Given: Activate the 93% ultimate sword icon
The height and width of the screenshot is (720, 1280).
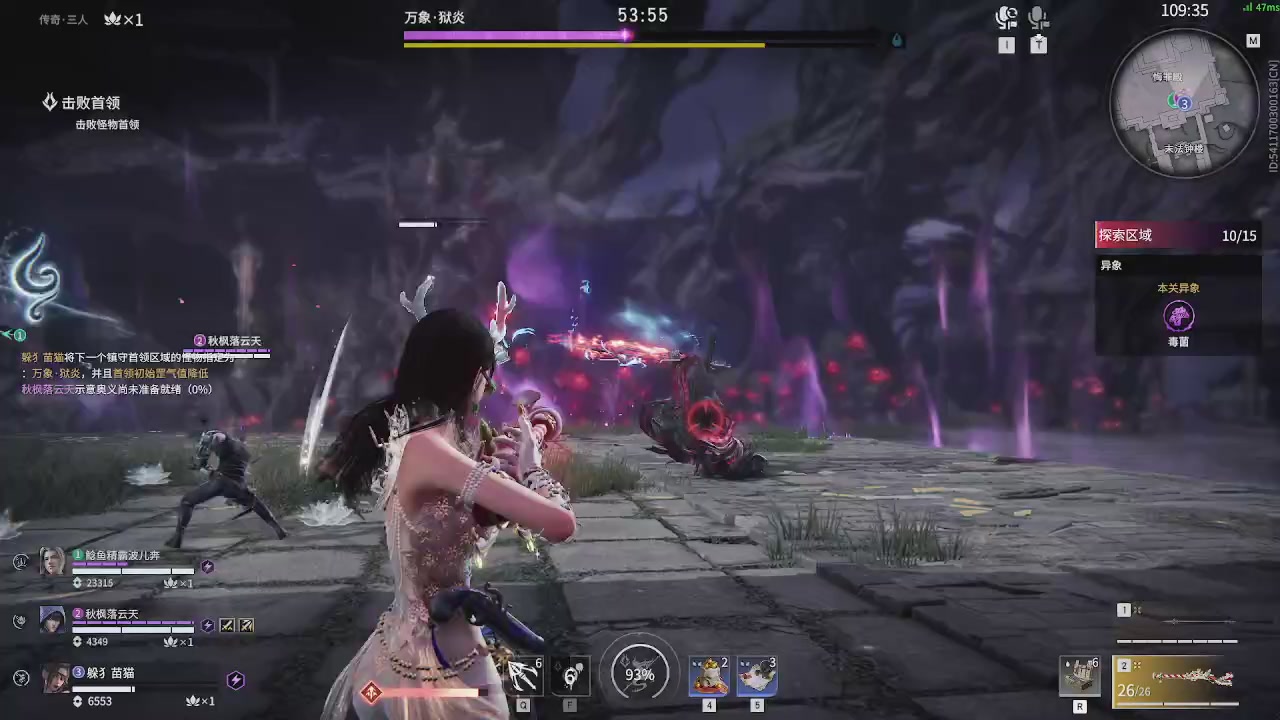Looking at the screenshot, I should click(638, 673).
